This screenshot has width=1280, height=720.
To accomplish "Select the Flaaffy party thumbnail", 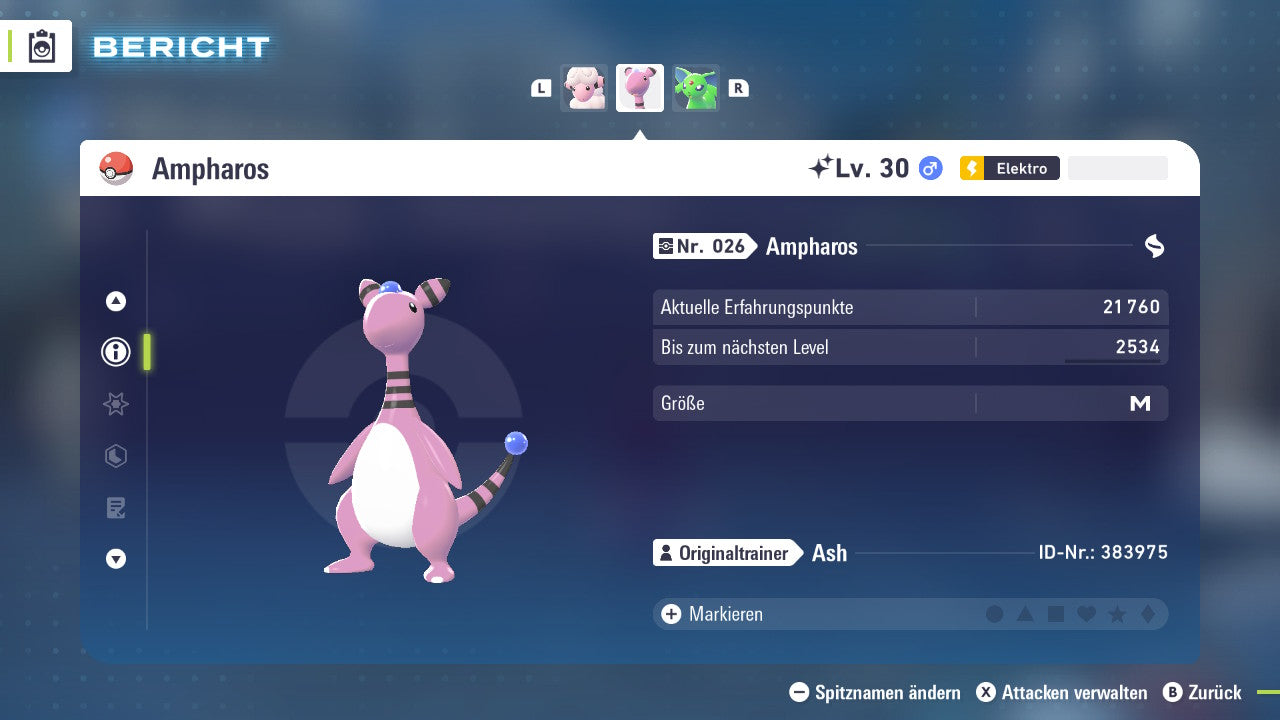I will tap(584, 88).
